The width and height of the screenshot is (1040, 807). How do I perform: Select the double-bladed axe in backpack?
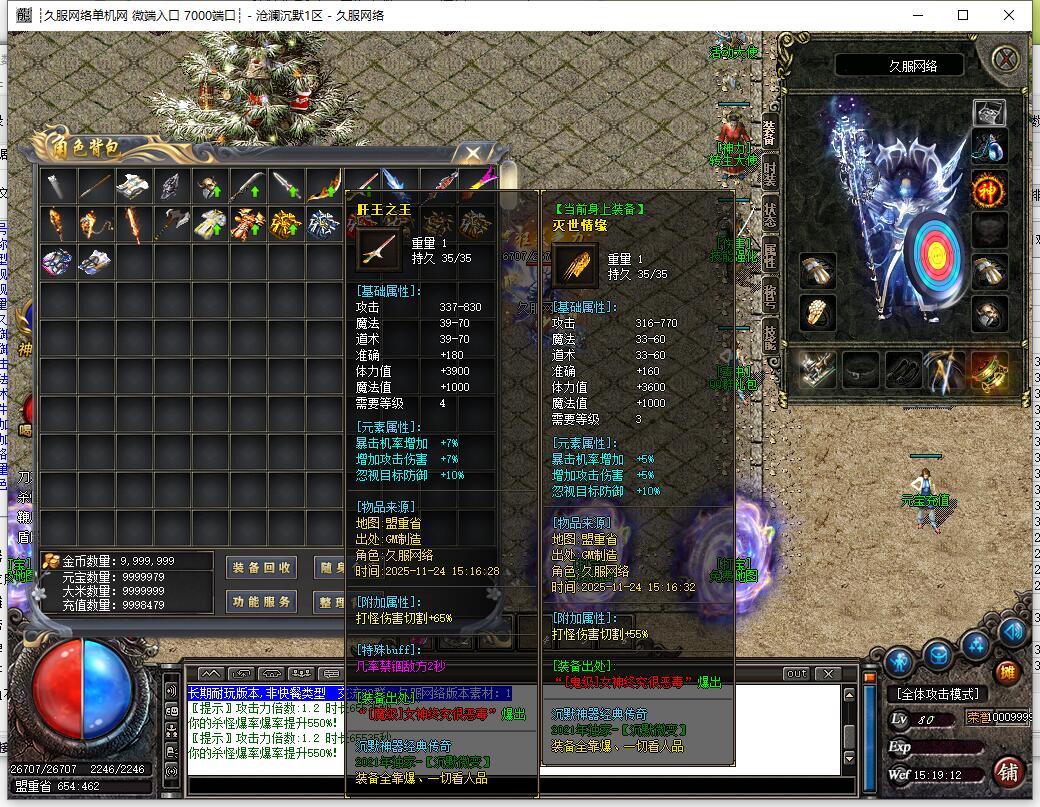coord(171,223)
